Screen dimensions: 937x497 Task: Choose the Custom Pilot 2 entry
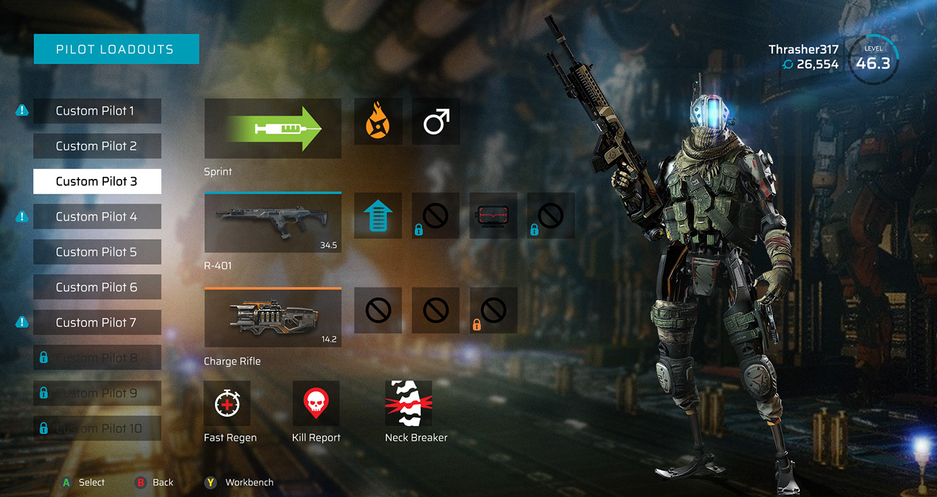(97, 146)
